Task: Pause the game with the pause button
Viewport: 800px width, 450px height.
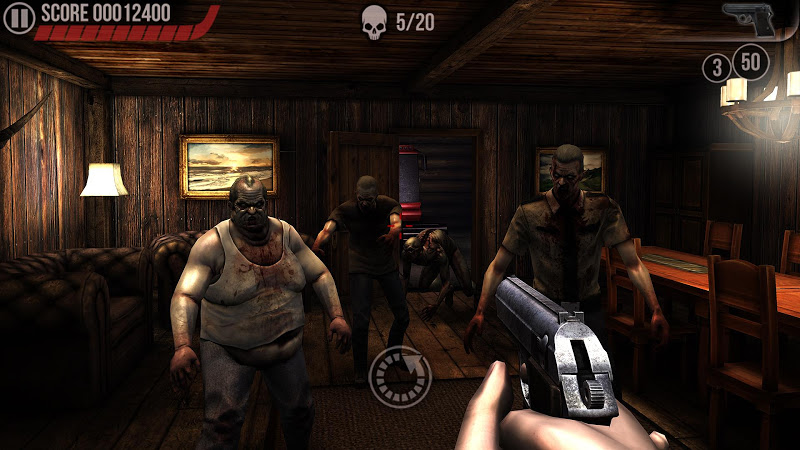Action: tap(21, 16)
